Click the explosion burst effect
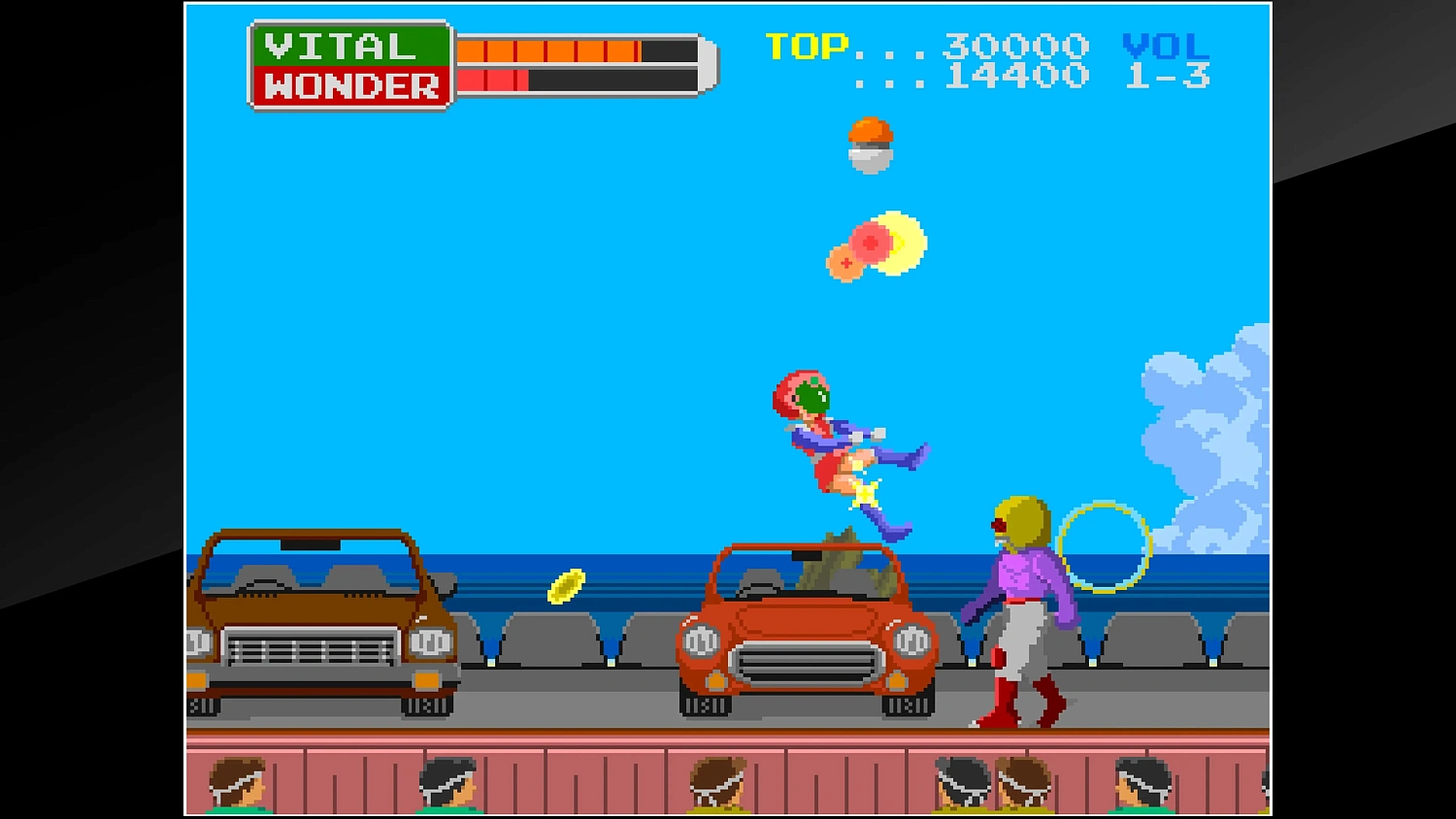The height and width of the screenshot is (819, 1456). [x=874, y=245]
